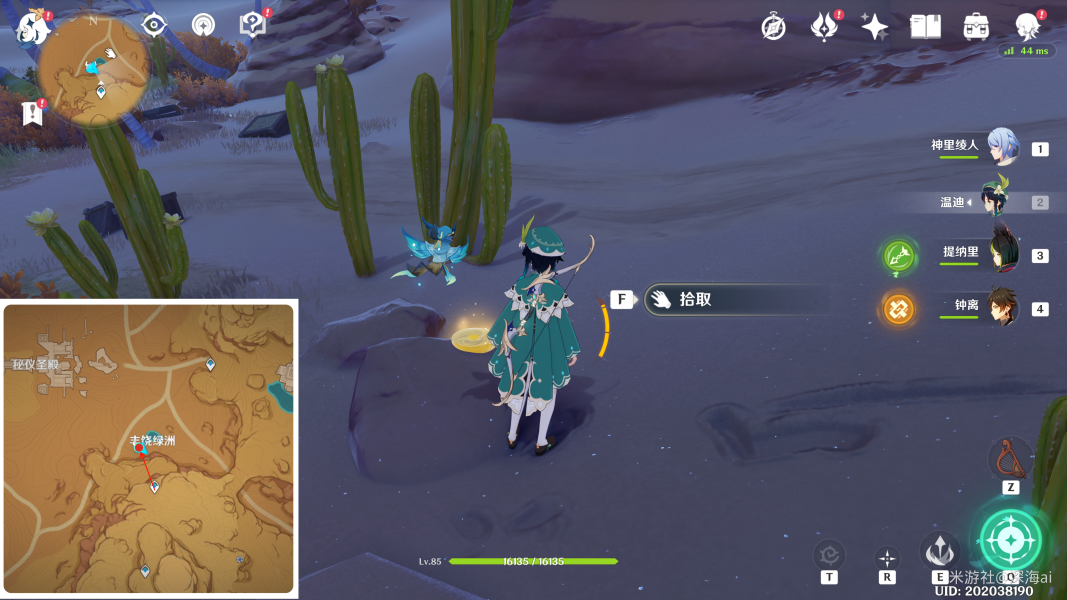
Task: Open the battle pass icon
Action: 824,27
